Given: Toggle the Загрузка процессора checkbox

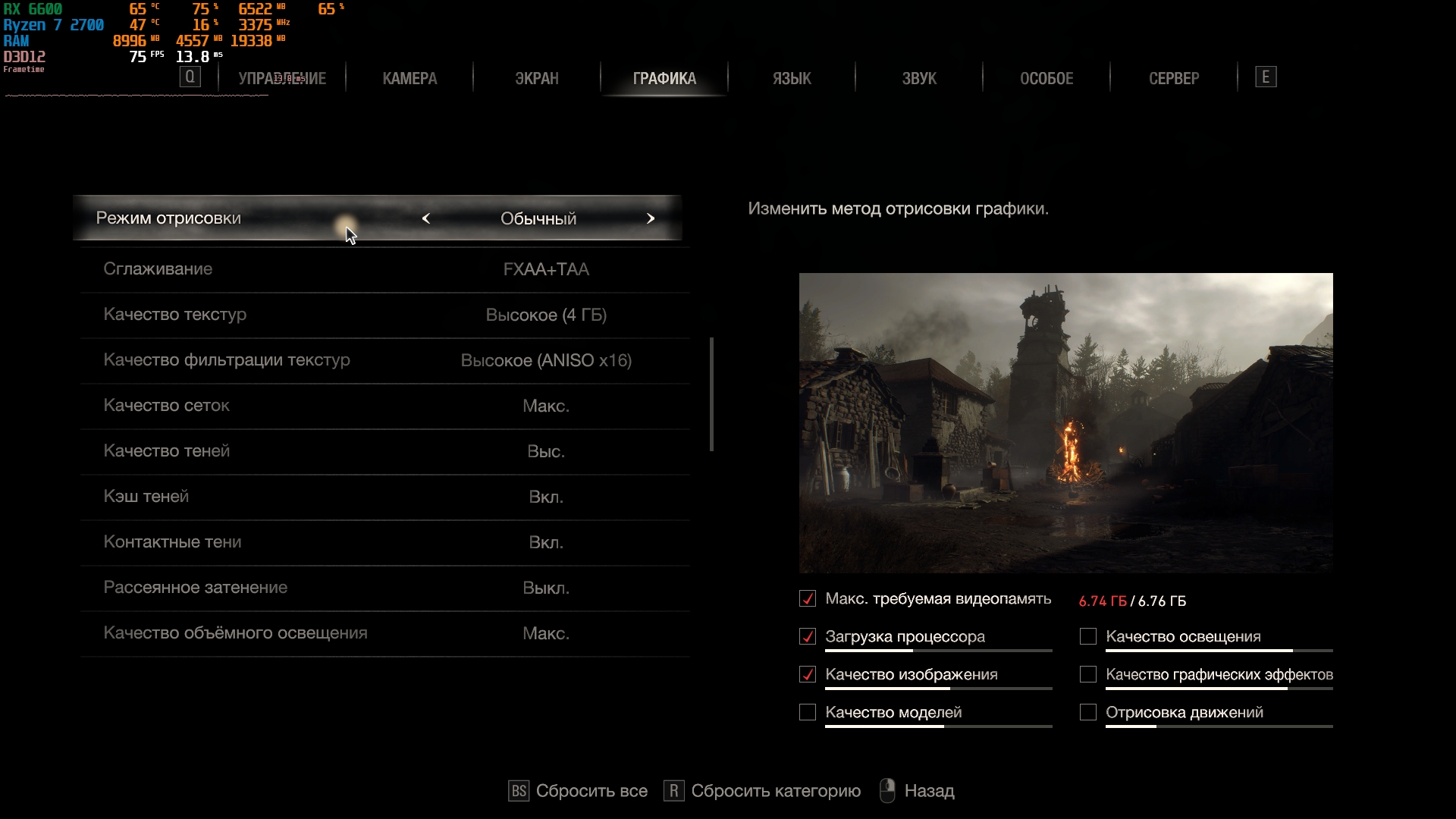Looking at the screenshot, I should 808,637.
